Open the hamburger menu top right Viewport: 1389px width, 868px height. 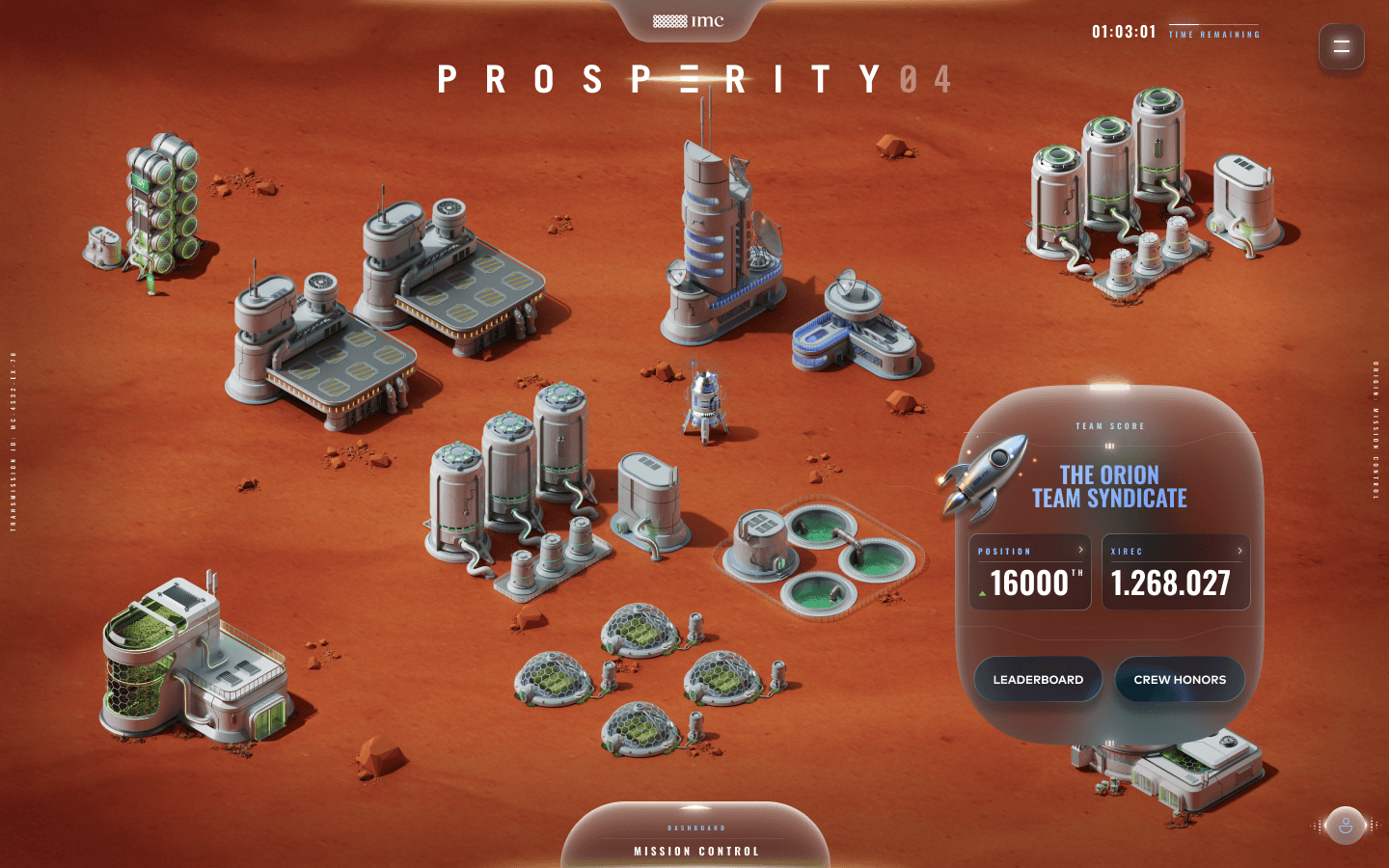1342,46
